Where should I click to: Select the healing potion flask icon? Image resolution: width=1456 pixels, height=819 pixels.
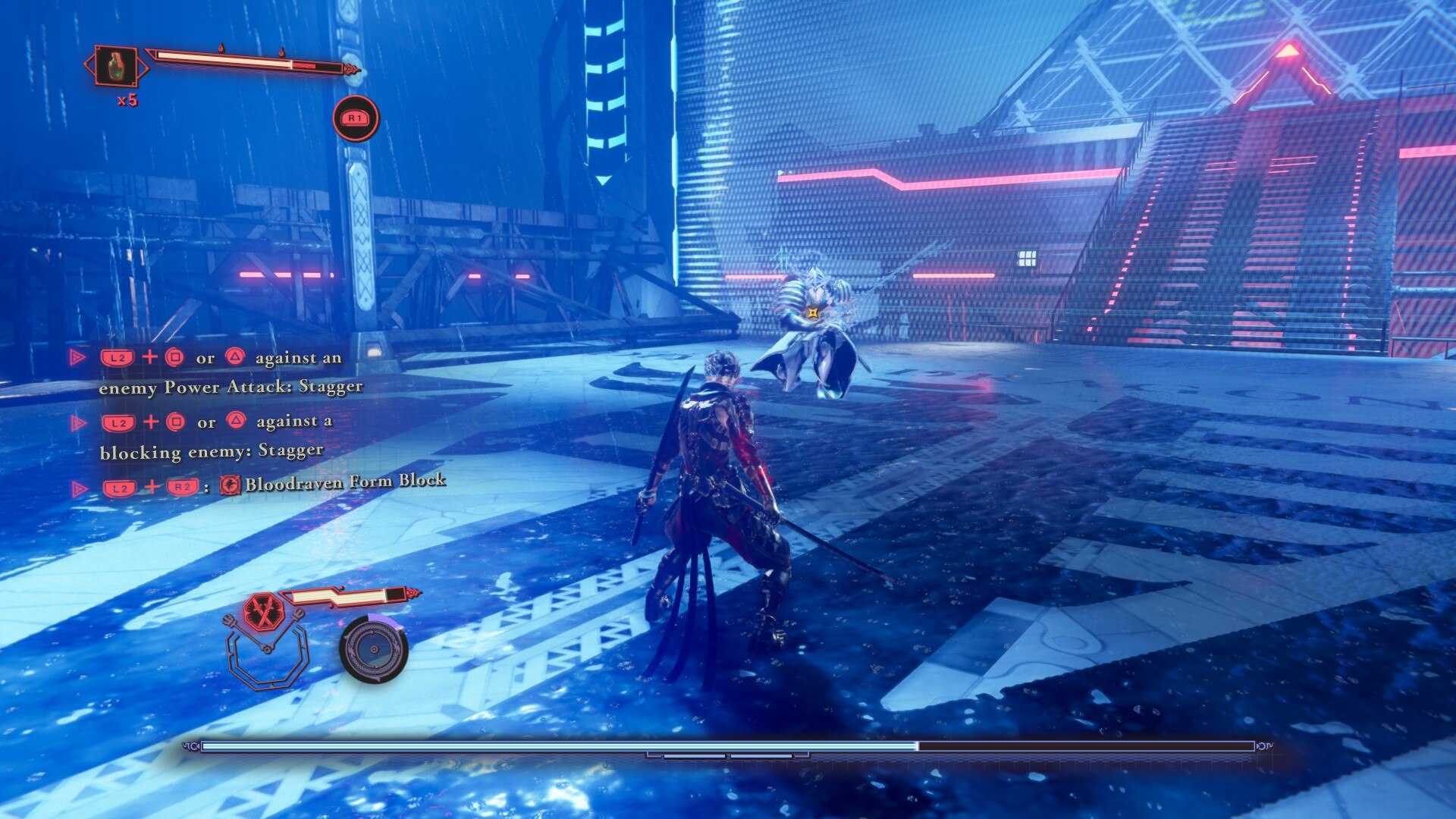pyautogui.click(x=115, y=66)
